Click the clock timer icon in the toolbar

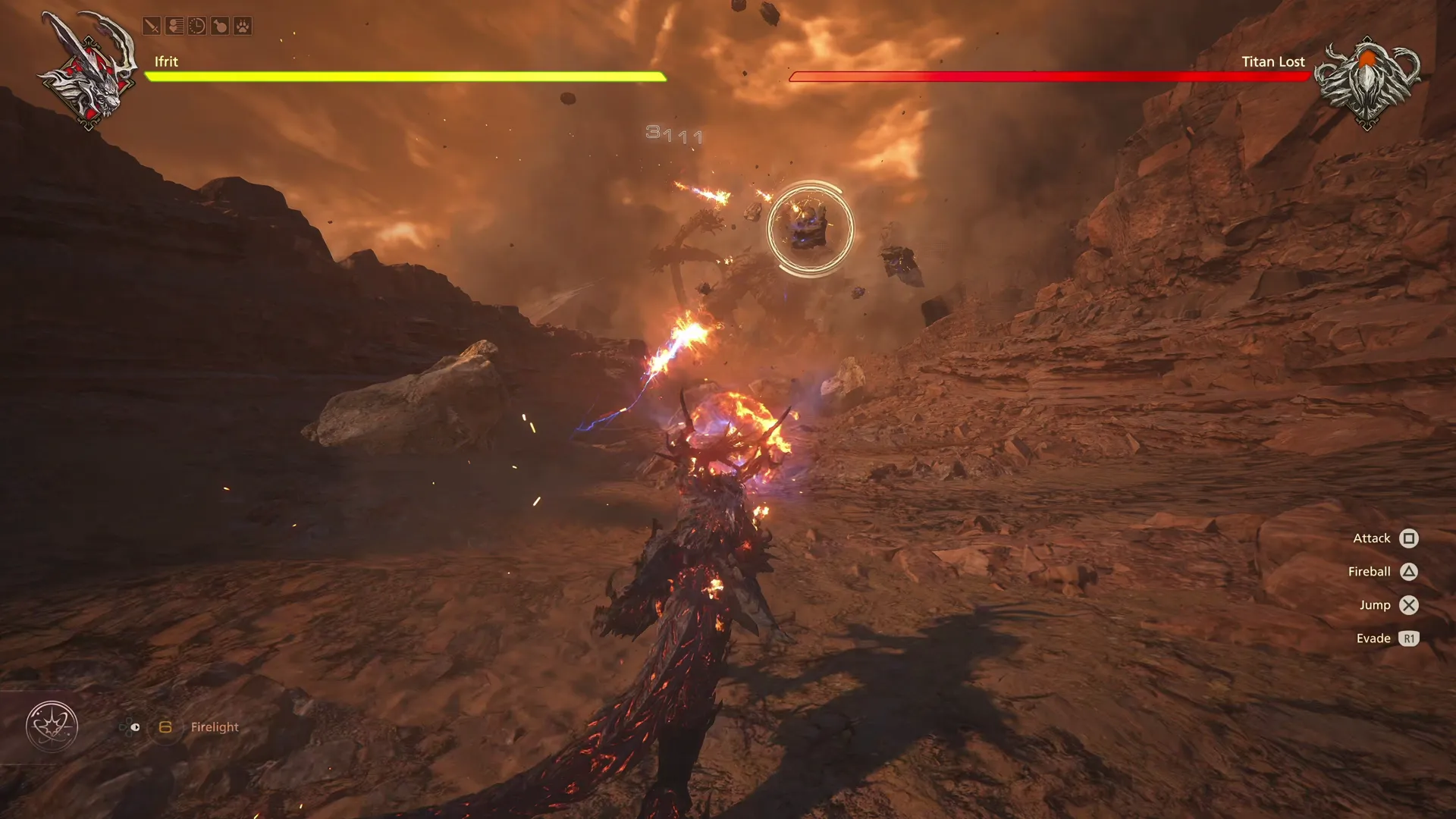click(x=196, y=25)
